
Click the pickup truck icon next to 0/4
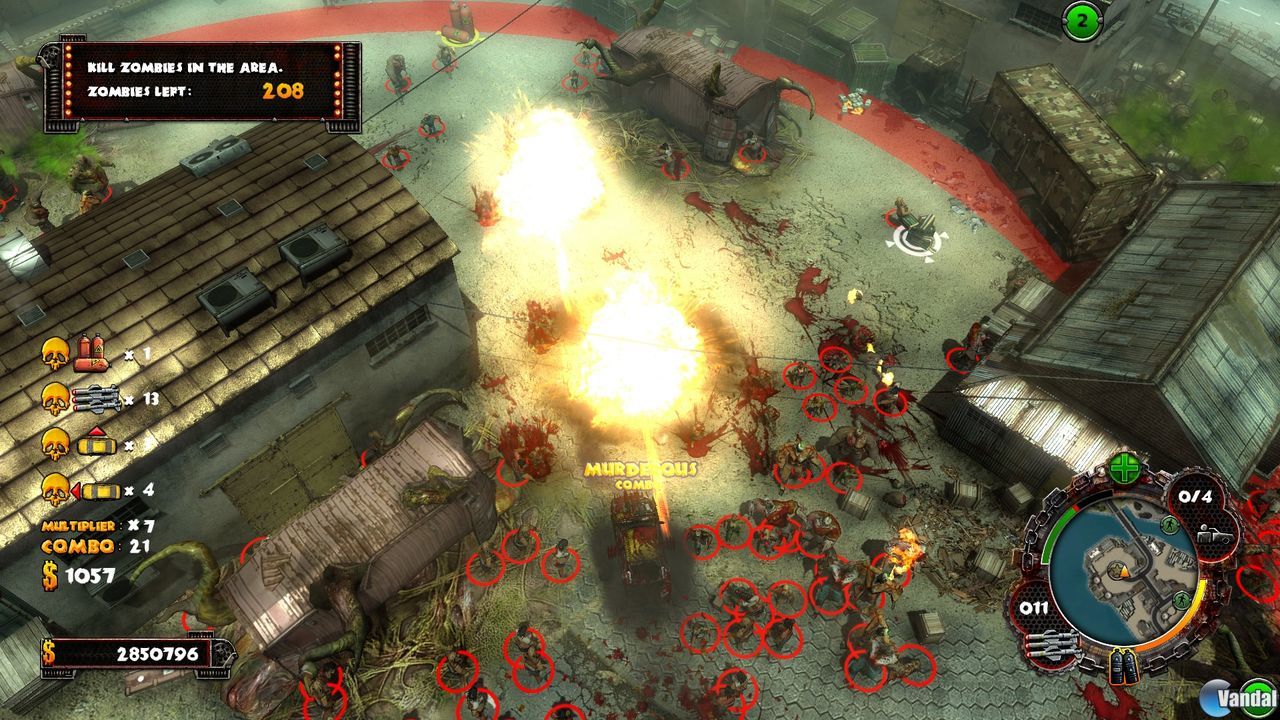(1216, 533)
